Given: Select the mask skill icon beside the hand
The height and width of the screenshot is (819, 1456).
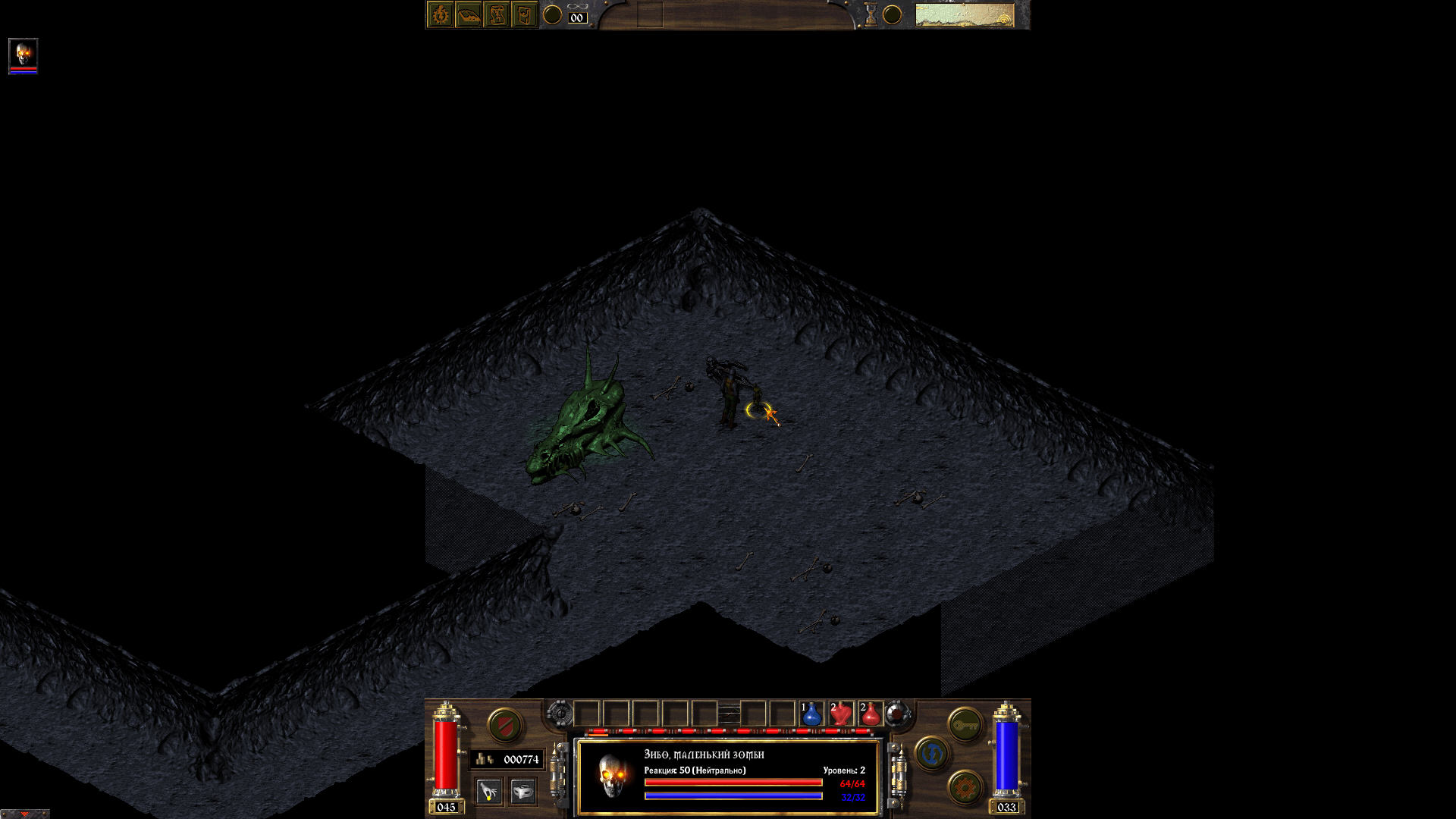Looking at the screenshot, I should tap(522, 792).
